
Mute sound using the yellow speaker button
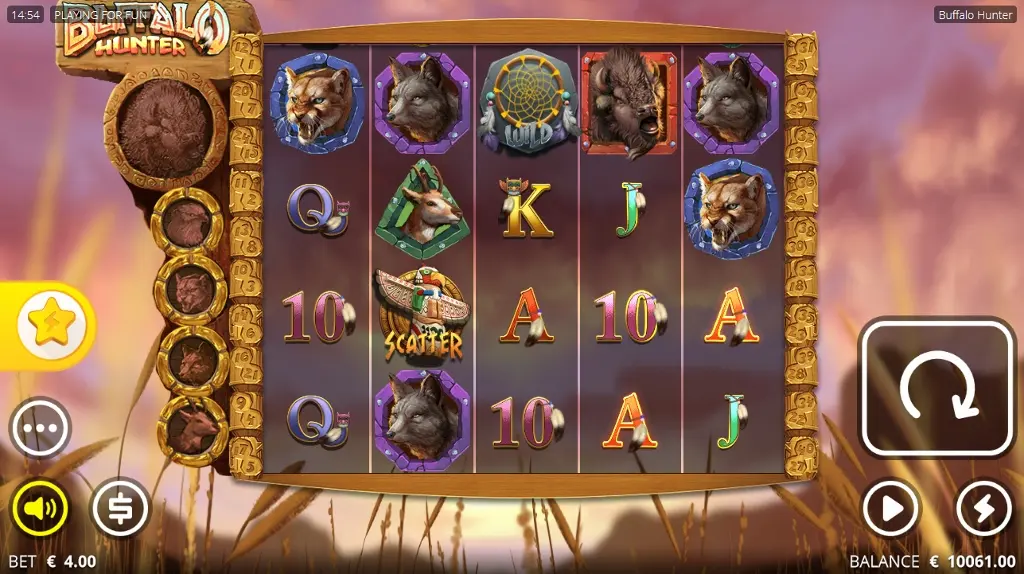pyautogui.click(x=40, y=510)
